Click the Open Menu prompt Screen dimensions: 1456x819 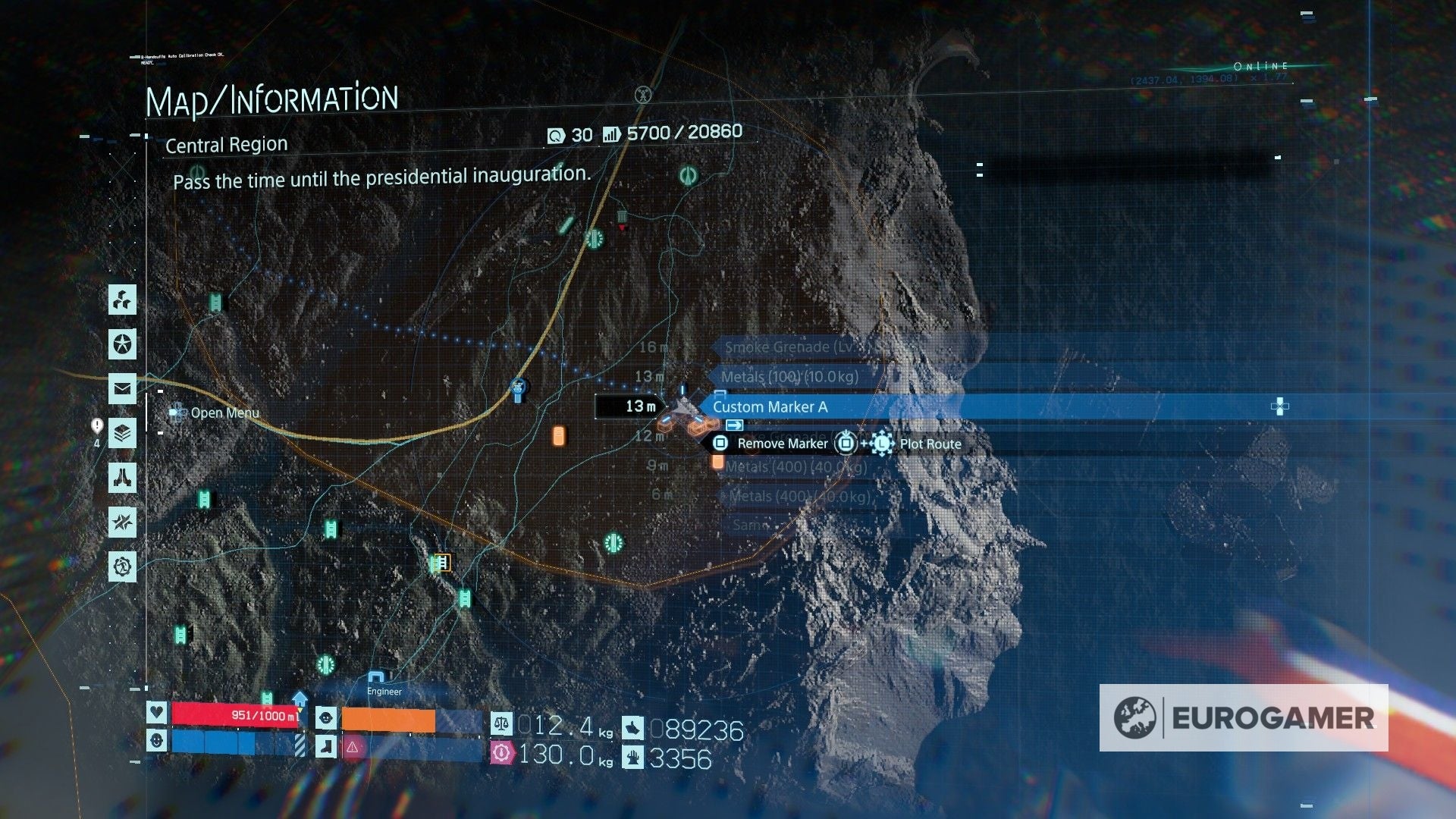click(x=215, y=413)
